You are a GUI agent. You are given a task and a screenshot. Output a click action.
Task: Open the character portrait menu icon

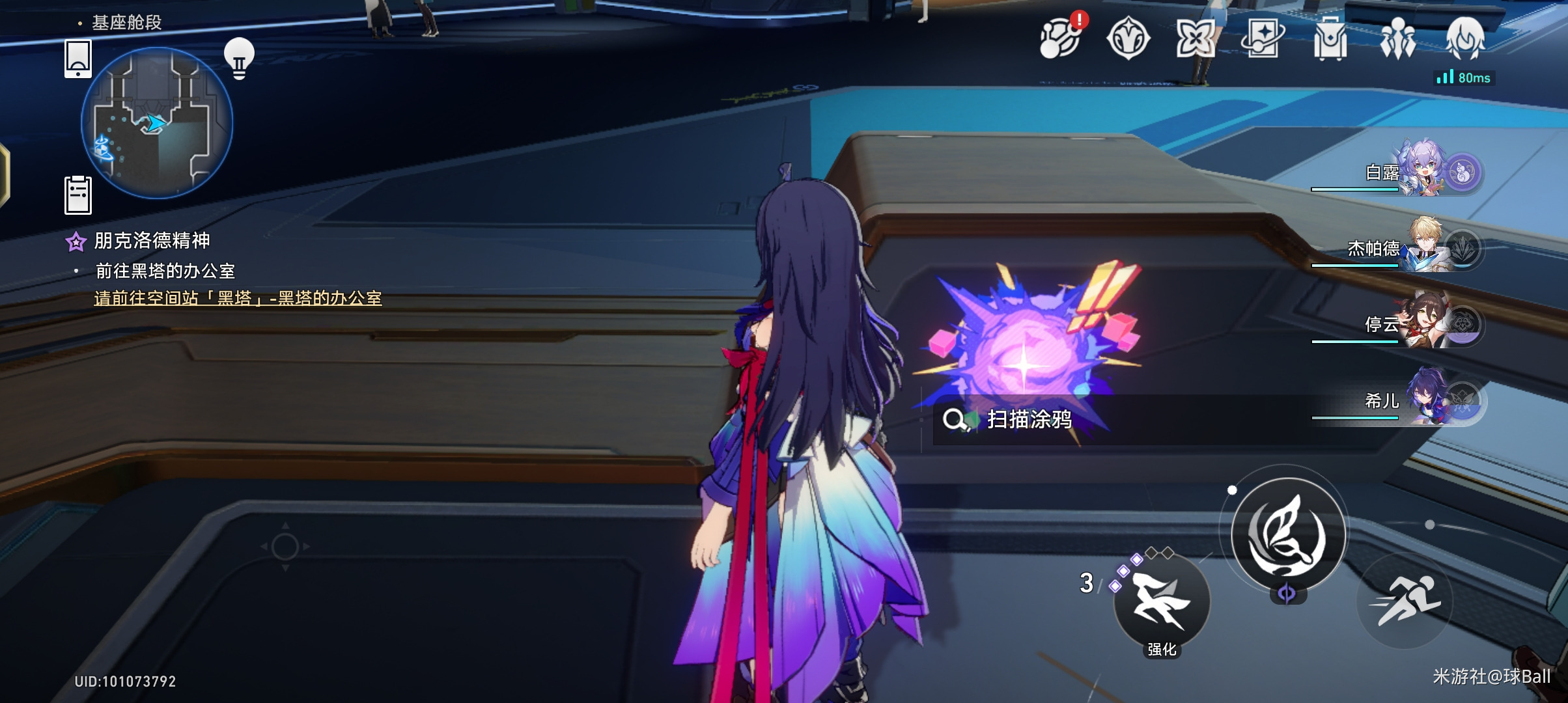pos(1465,38)
